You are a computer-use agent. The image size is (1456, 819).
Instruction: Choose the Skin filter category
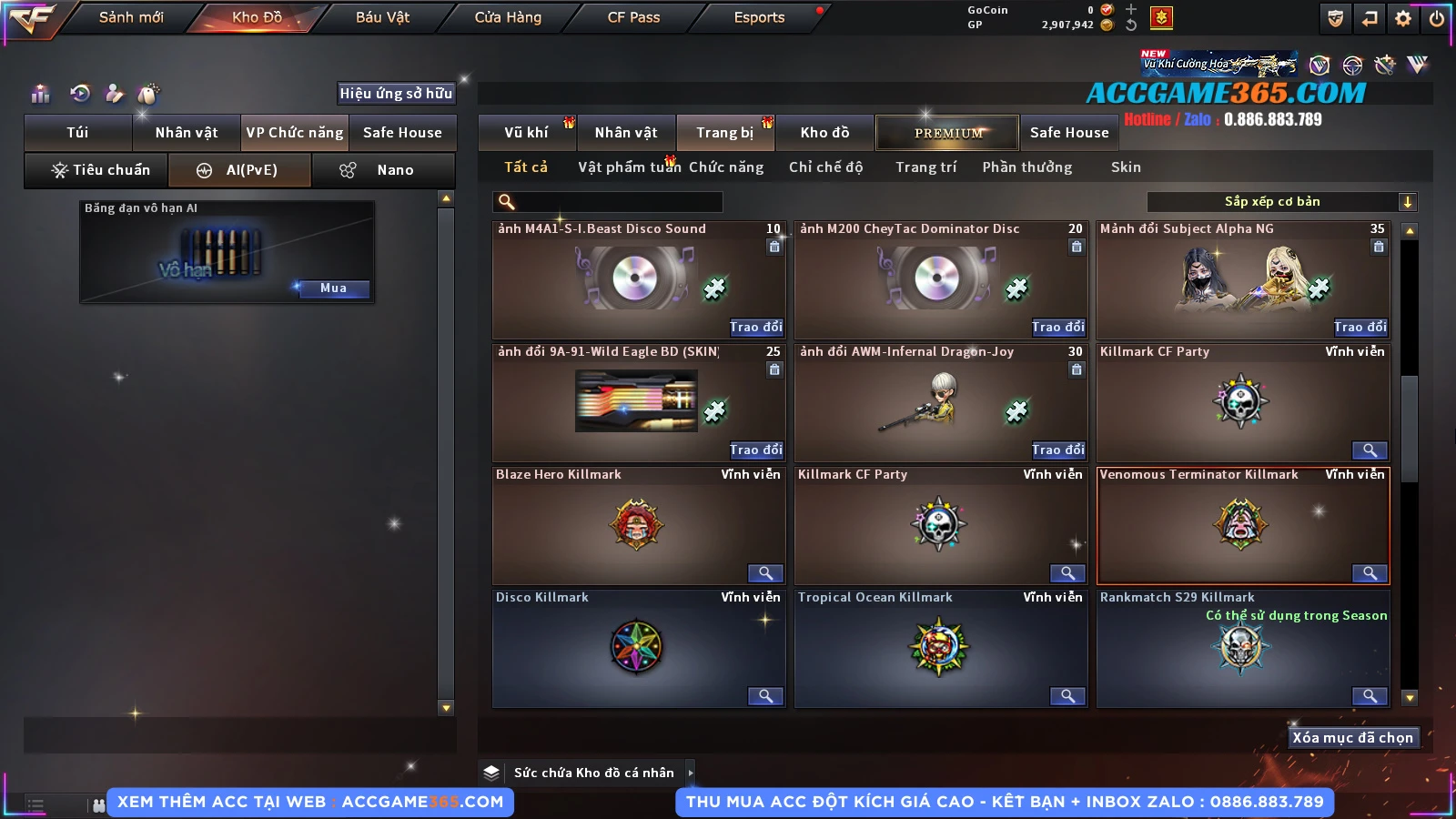(x=1126, y=167)
